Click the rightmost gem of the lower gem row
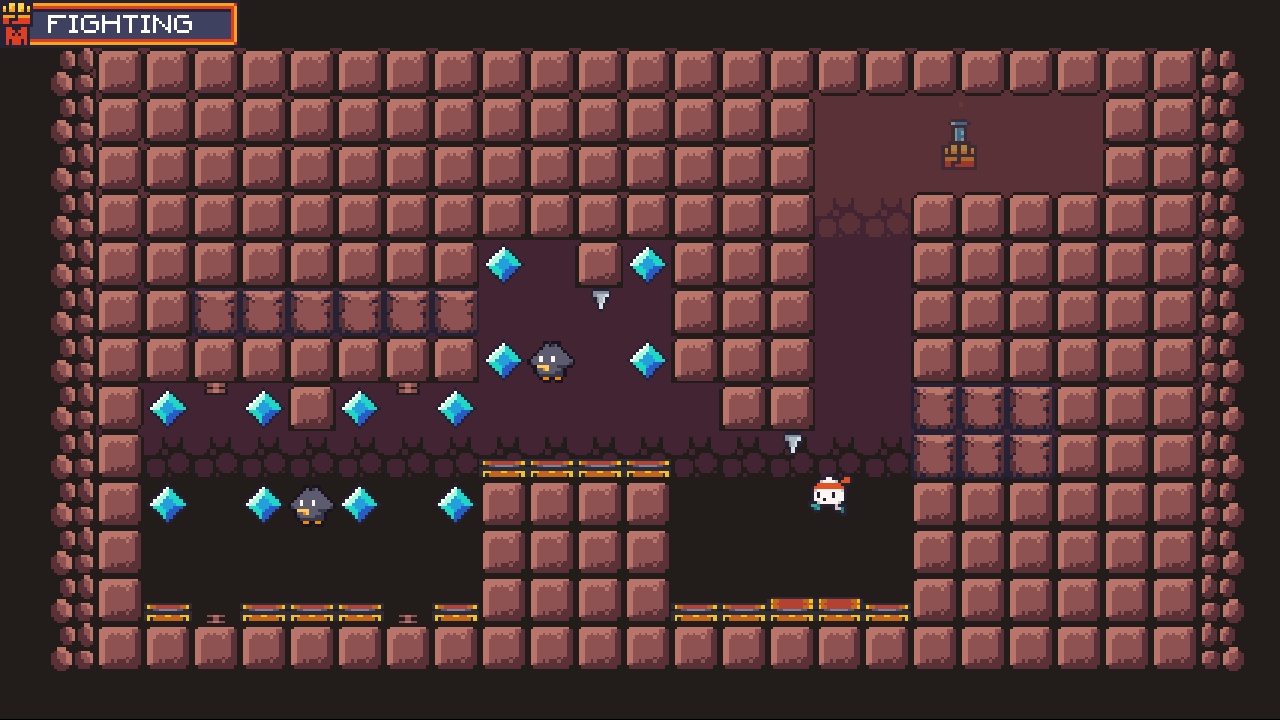The height and width of the screenshot is (720, 1280). [455, 504]
